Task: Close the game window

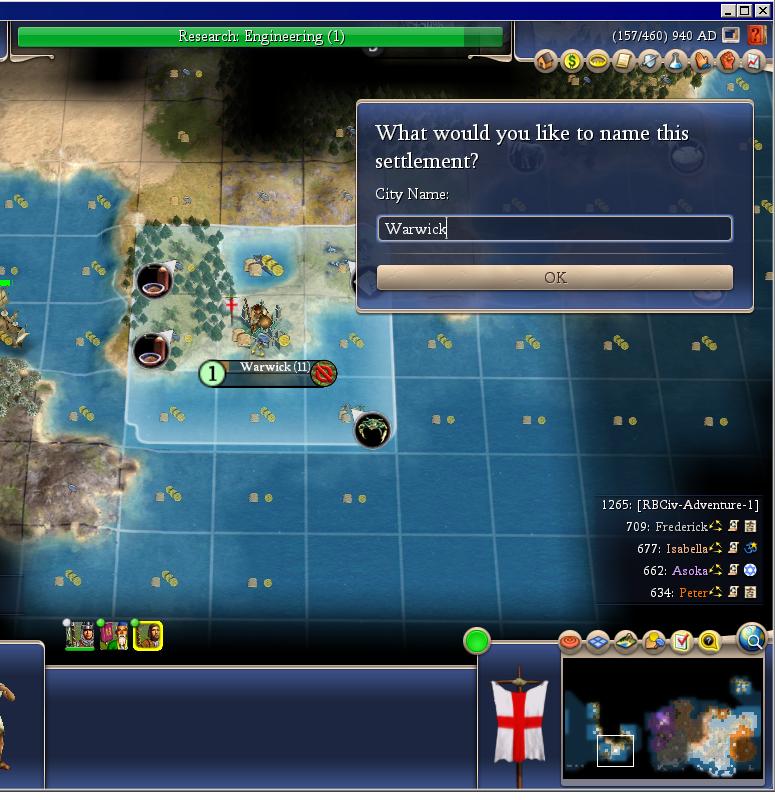Action: click(x=764, y=10)
